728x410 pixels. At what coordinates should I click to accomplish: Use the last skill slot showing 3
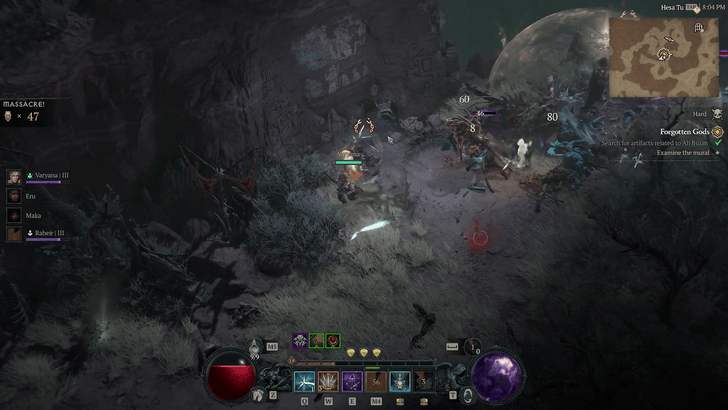pos(424,381)
